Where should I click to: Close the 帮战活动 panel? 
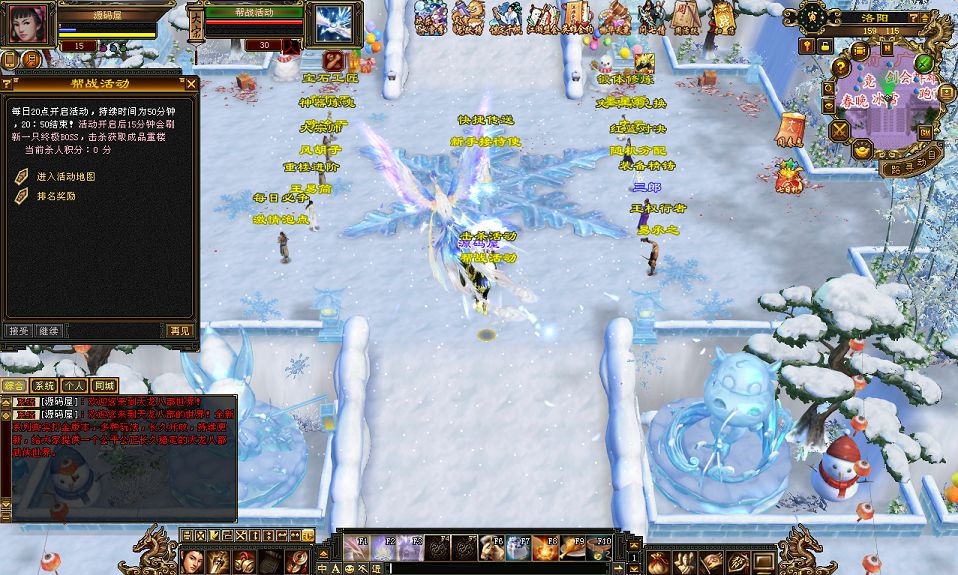pos(190,82)
